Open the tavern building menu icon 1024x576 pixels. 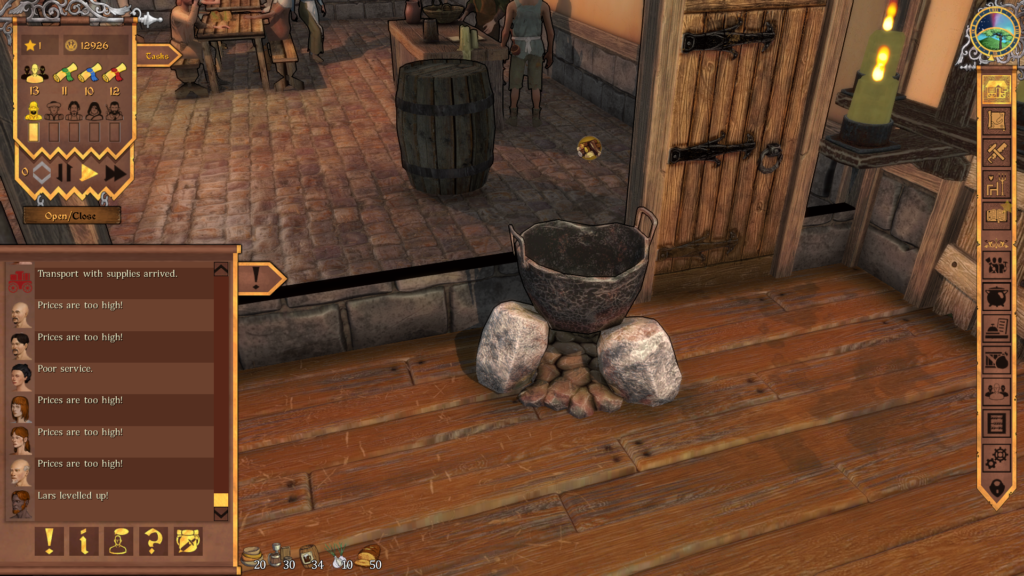pos(995,88)
